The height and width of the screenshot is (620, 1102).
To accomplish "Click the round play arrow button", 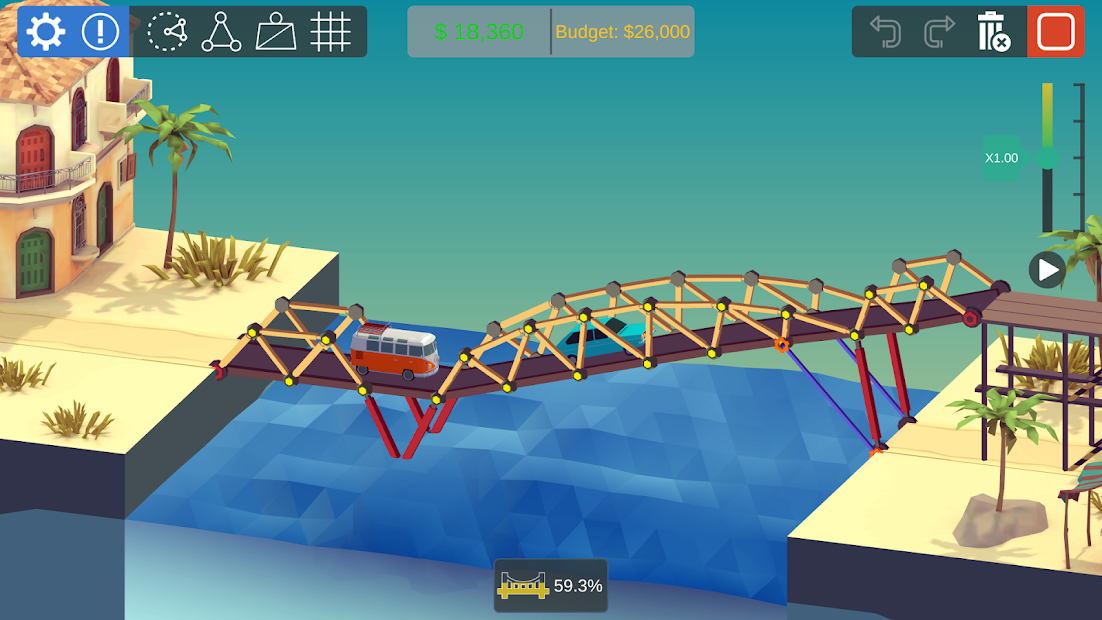I will (x=1047, y=269).
